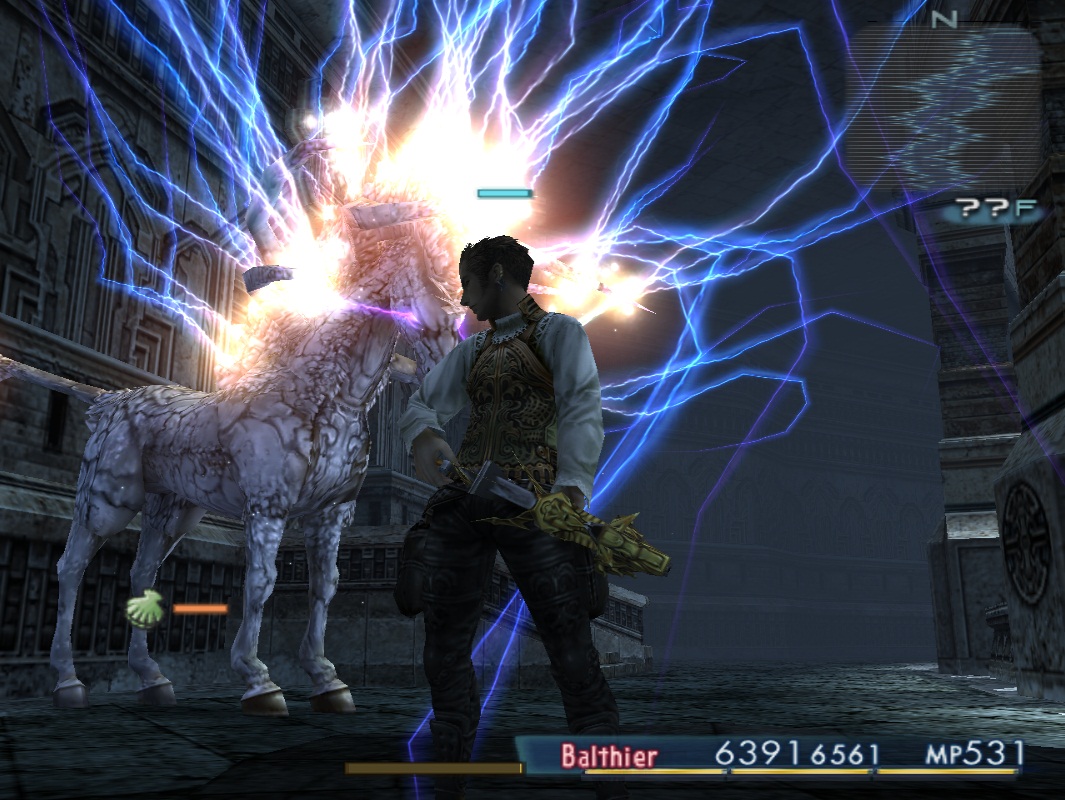Select Balthier in the party panel
The width and height of the screenshot is (1065, 800).
coord(609,755)
